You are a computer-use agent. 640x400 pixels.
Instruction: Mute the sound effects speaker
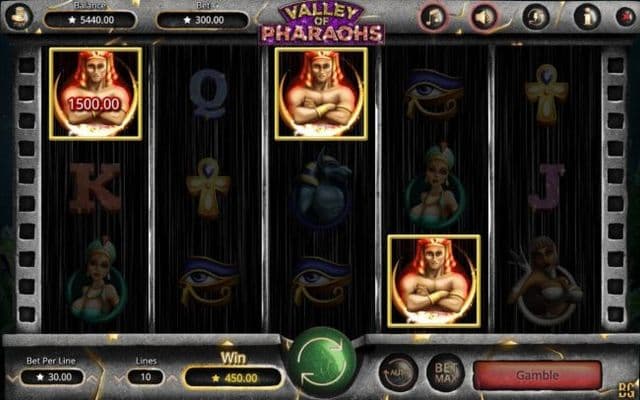[485, 17]
